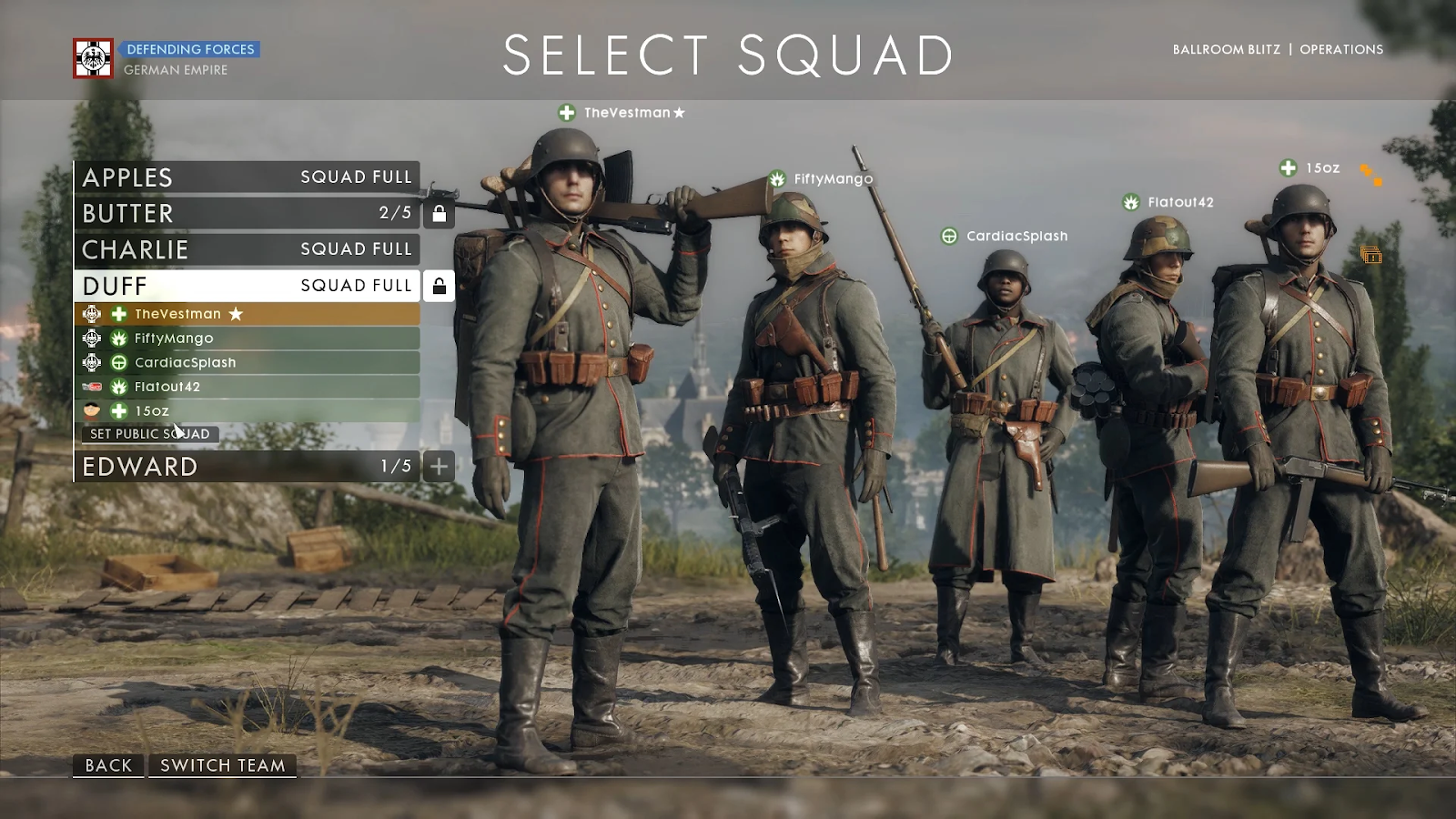1456x819 pixels.
Task: Choose the Butter squad row
Action: tap(247, 213)
